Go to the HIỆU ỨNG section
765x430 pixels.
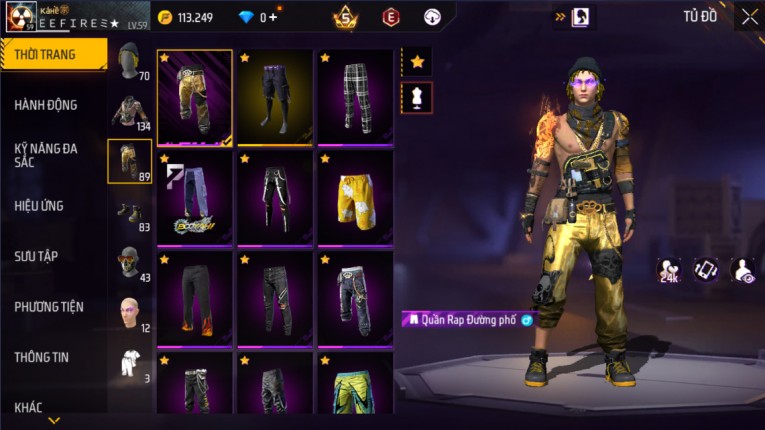[40, 206]
